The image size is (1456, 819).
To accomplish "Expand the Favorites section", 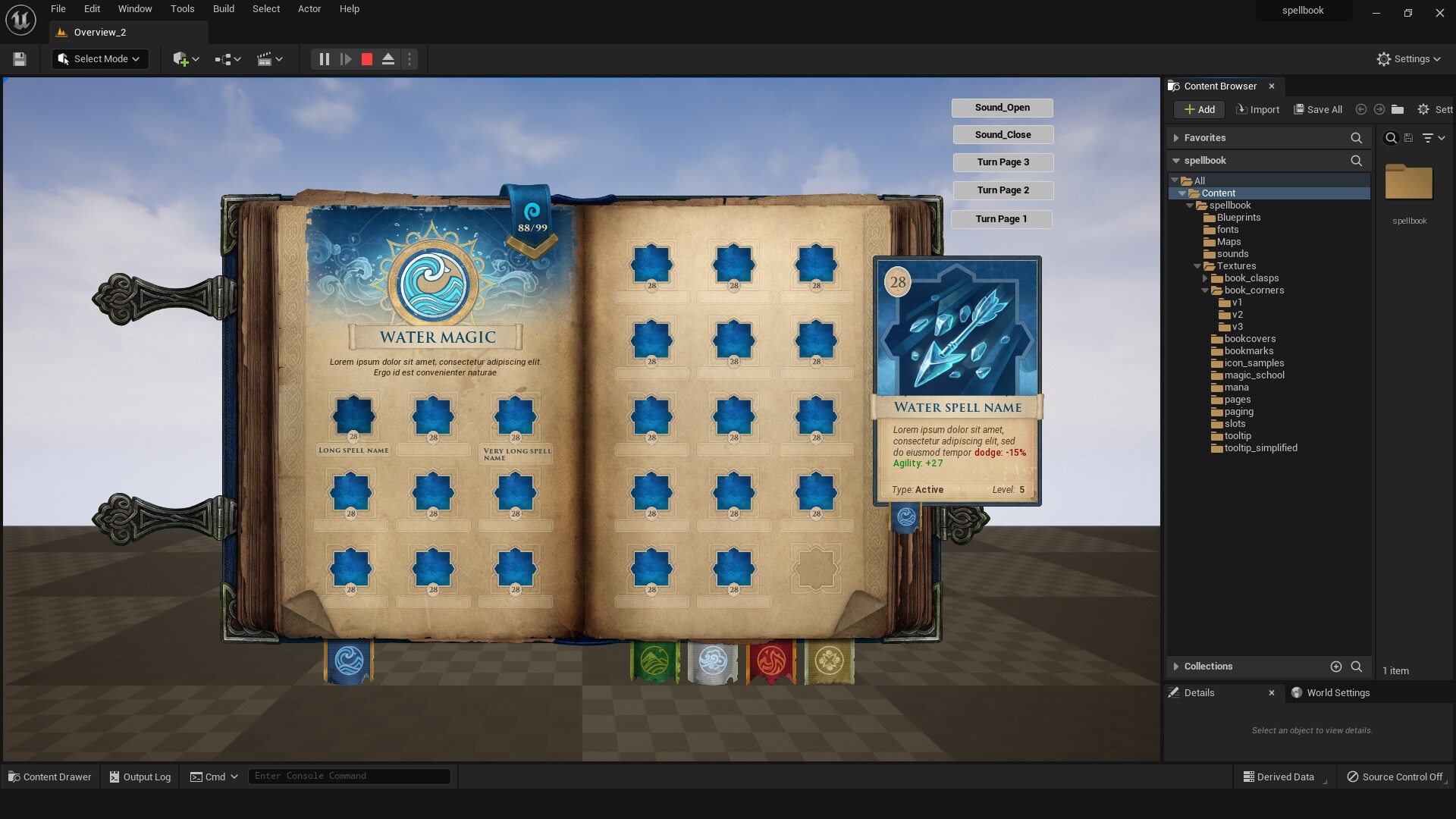I will (1177, 137).
